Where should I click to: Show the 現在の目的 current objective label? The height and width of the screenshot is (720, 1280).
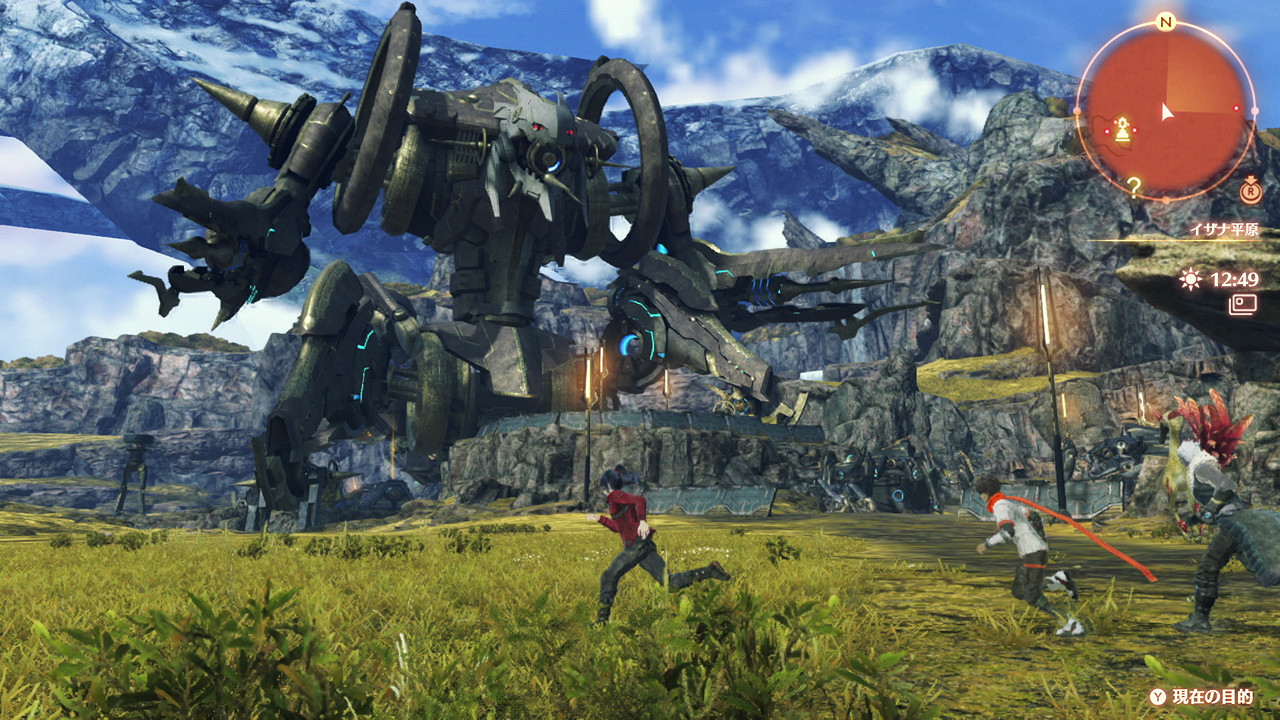point(1212,697)
